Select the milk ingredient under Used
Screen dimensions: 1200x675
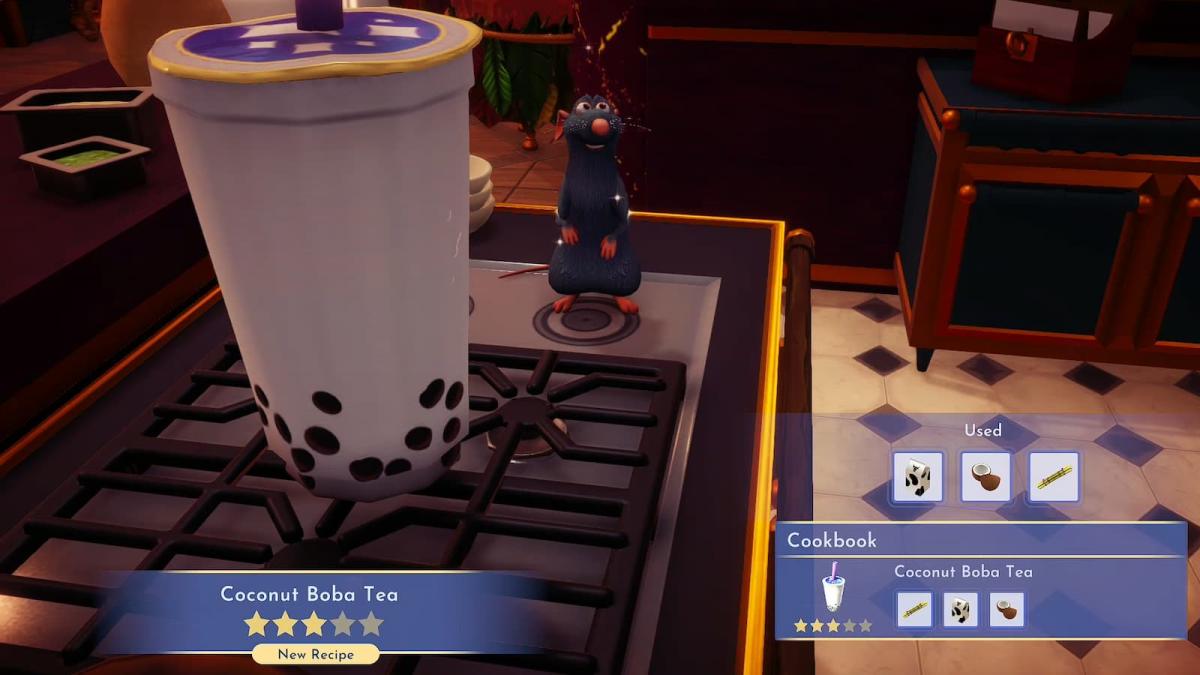[917, 476]
